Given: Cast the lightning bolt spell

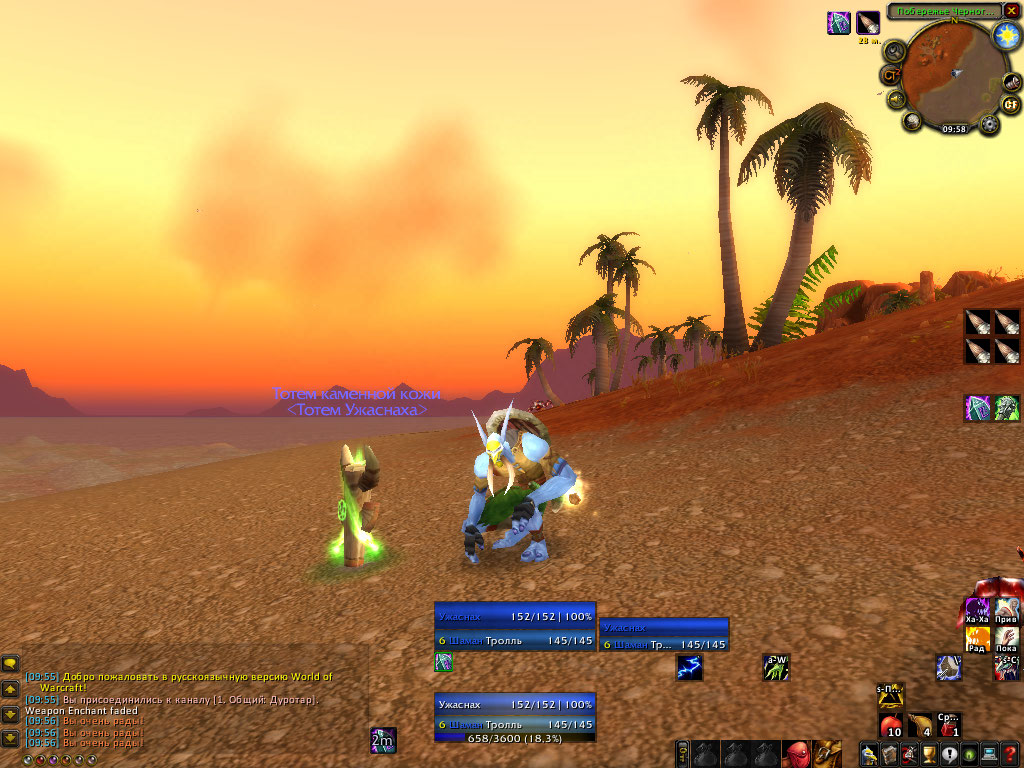Looking at the screenshot, I should [x=688, y=667].
